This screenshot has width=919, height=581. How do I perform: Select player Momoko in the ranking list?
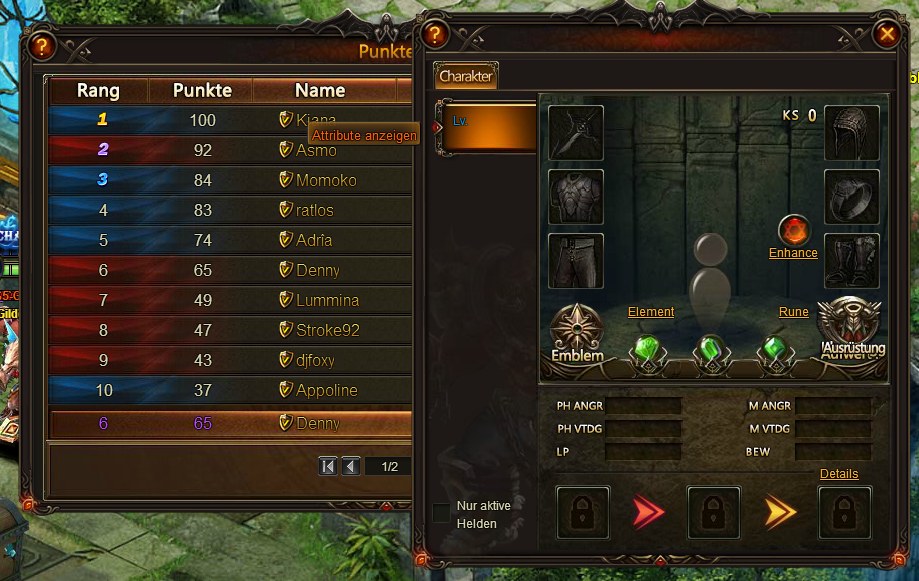click(326, 180)
